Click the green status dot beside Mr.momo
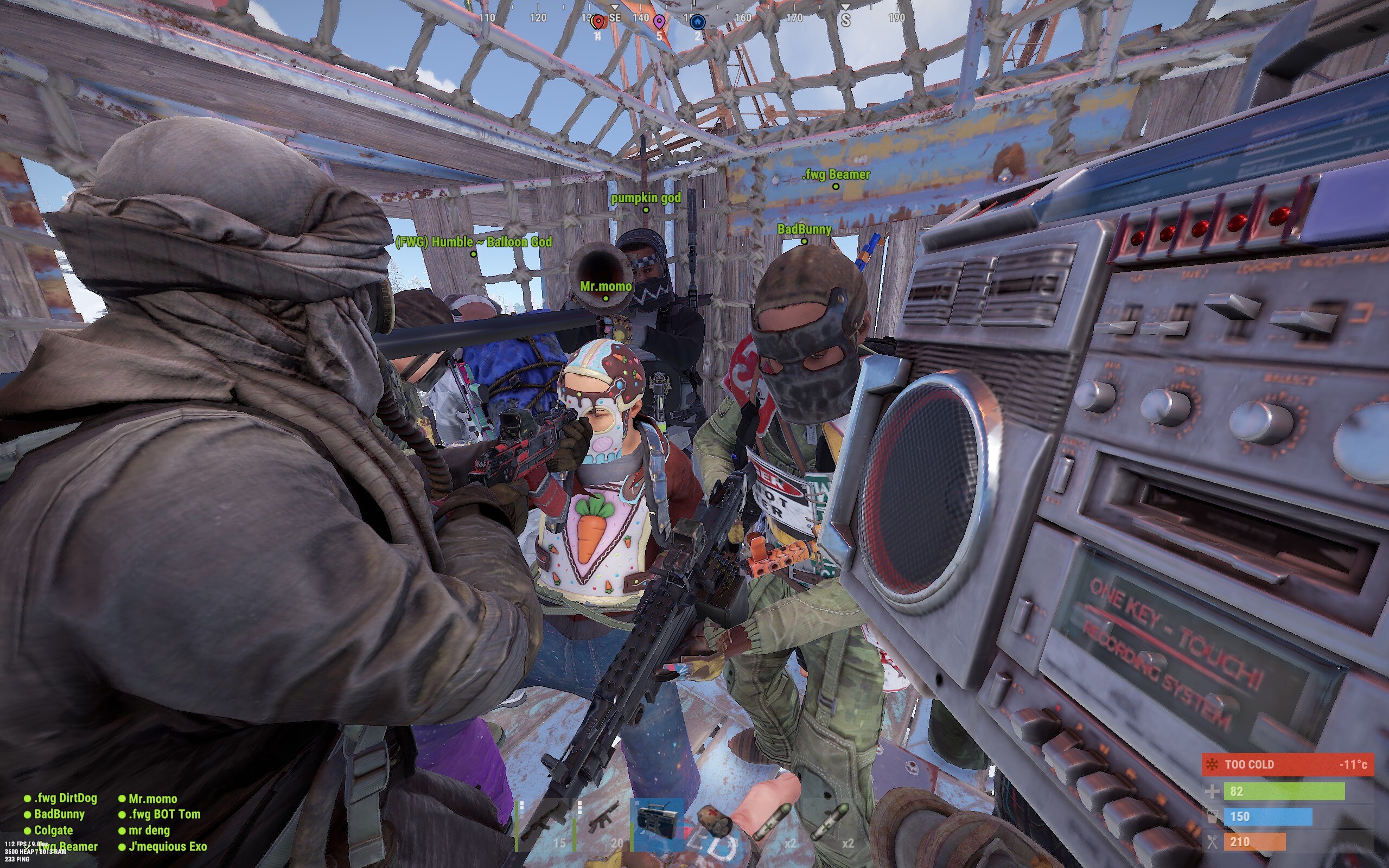Viewport: 1389px width, 868px height. click(x=122, y=798)
